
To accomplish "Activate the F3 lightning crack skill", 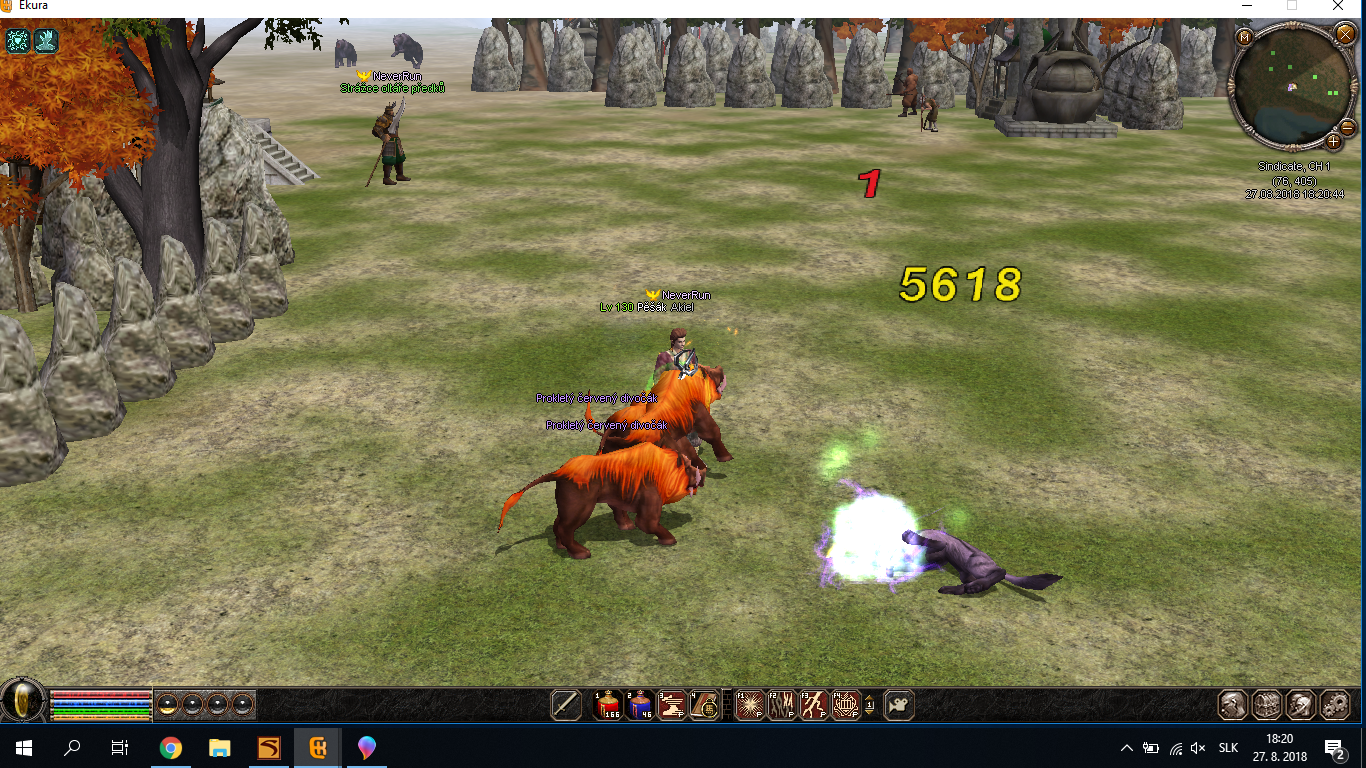I will [813, 705].
